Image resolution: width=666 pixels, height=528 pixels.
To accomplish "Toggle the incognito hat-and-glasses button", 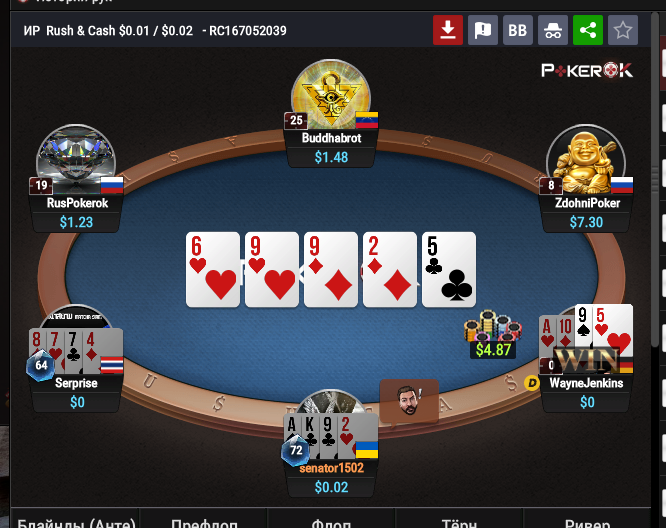I will pos(553,30).
